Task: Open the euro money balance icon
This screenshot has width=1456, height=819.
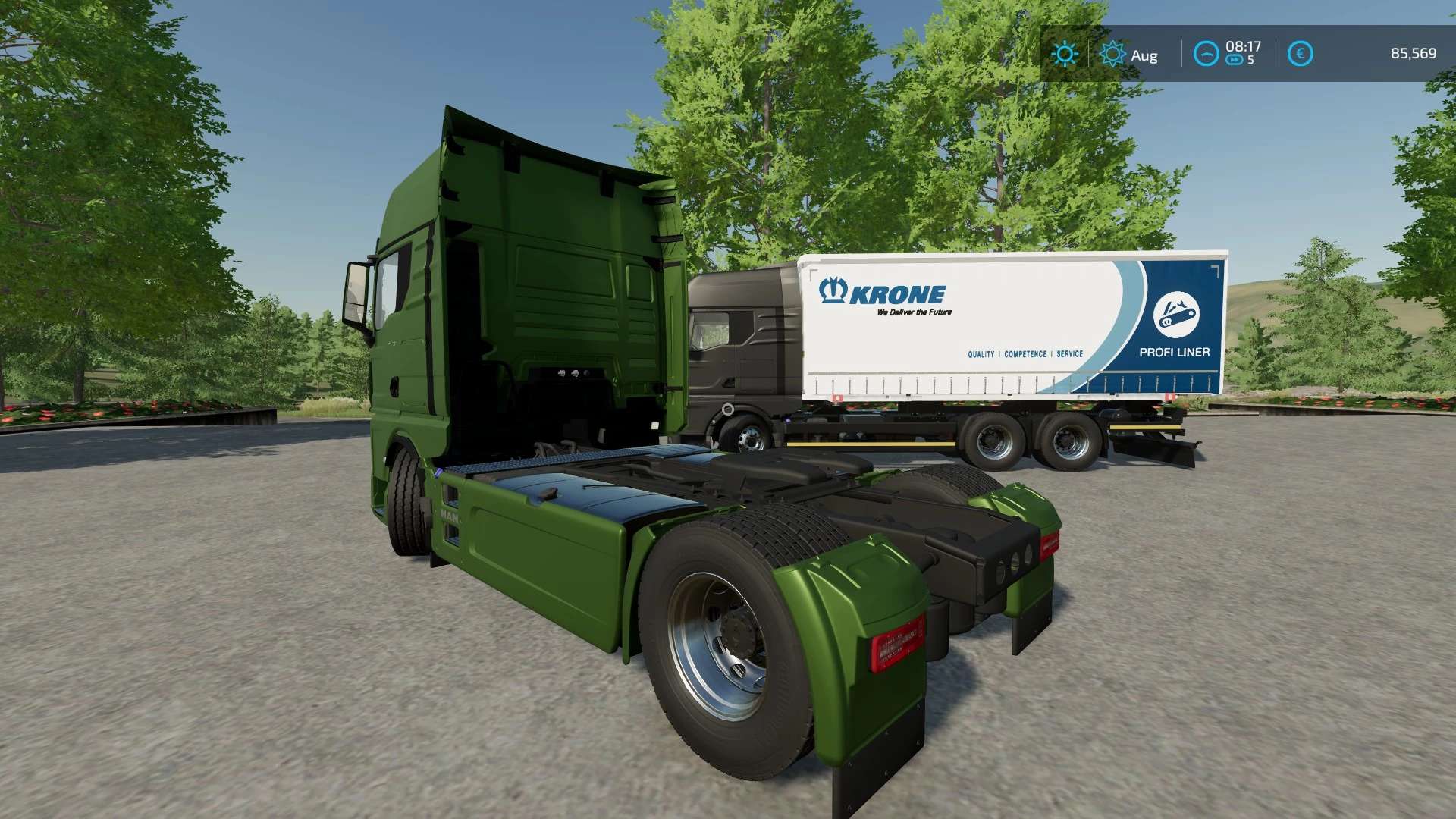Action: (x=1300, y=54)
